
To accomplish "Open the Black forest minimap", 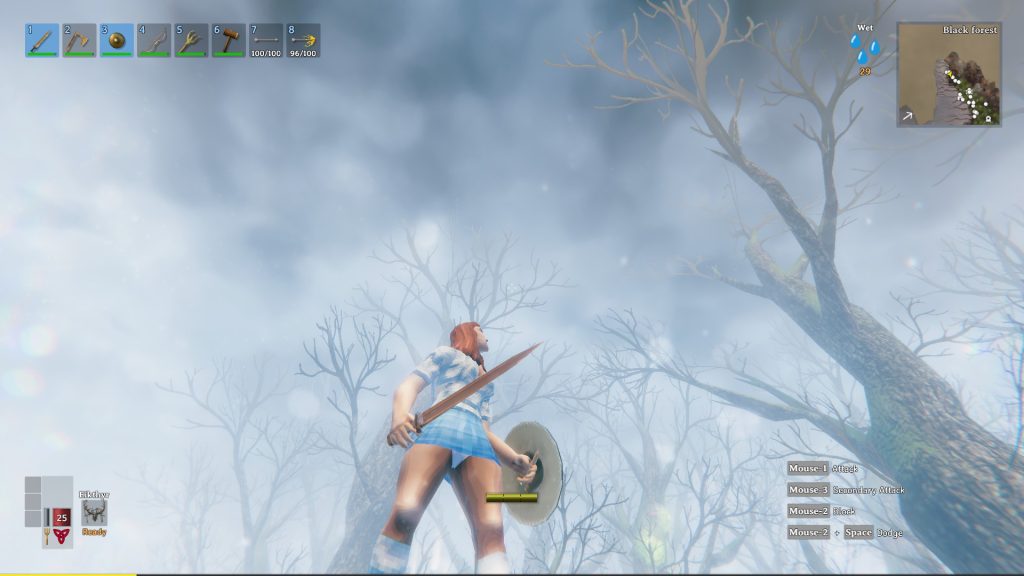I will 948,75.
